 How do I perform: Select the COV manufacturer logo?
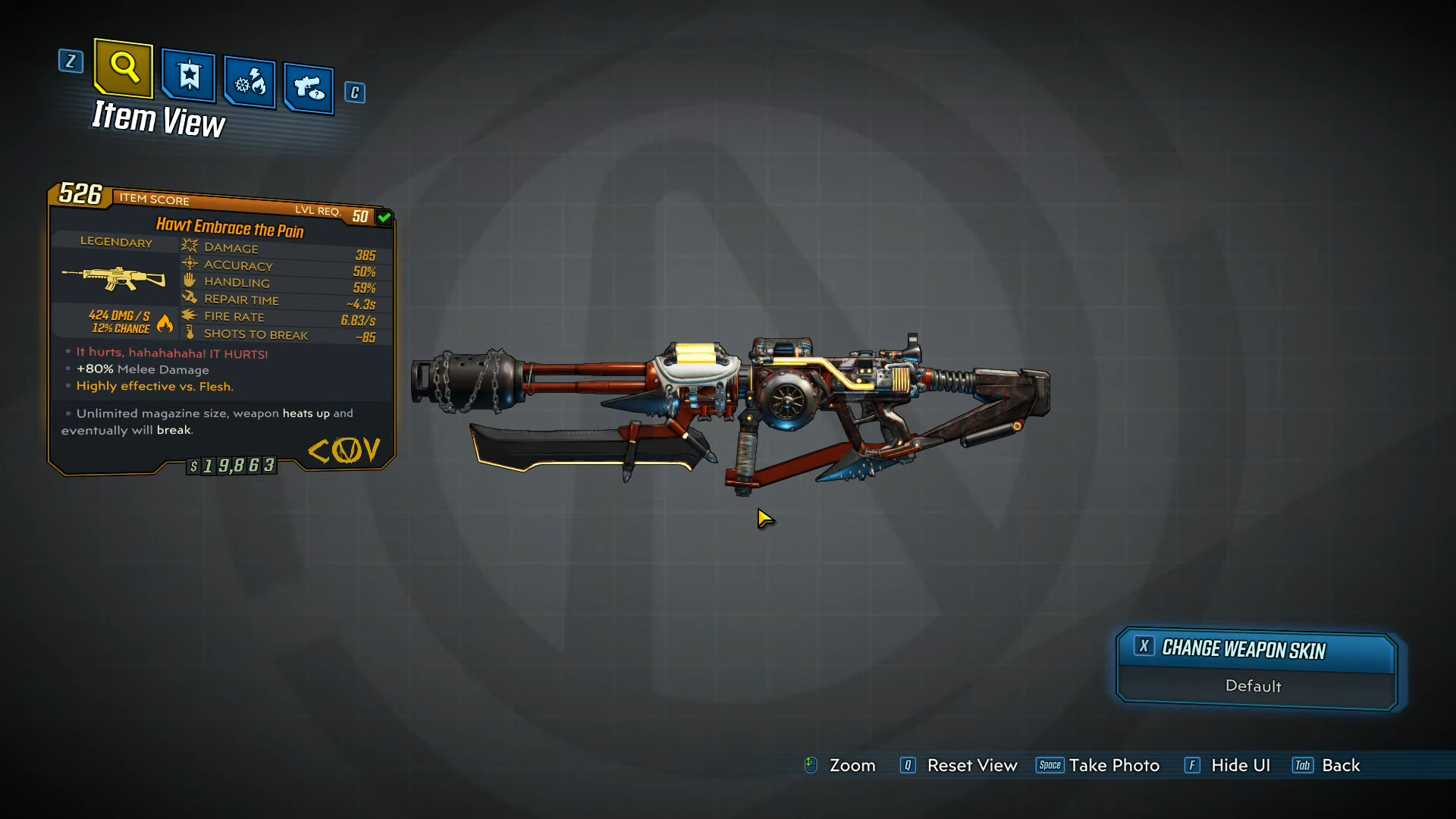pos(345,450)
